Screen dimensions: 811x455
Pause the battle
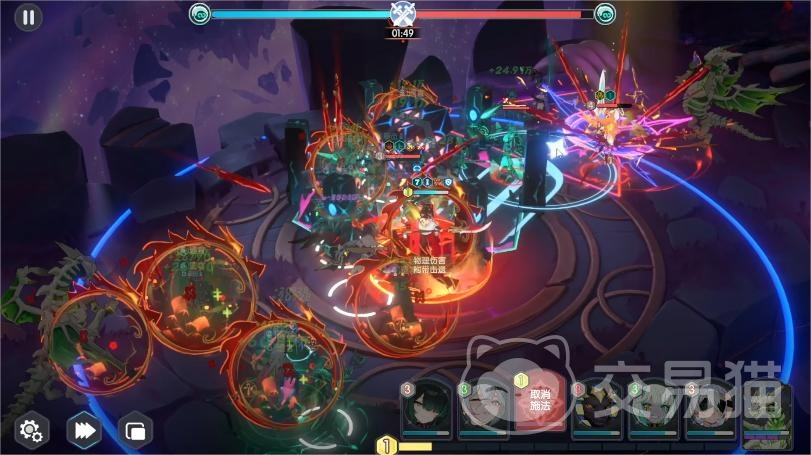click(28, 17)
